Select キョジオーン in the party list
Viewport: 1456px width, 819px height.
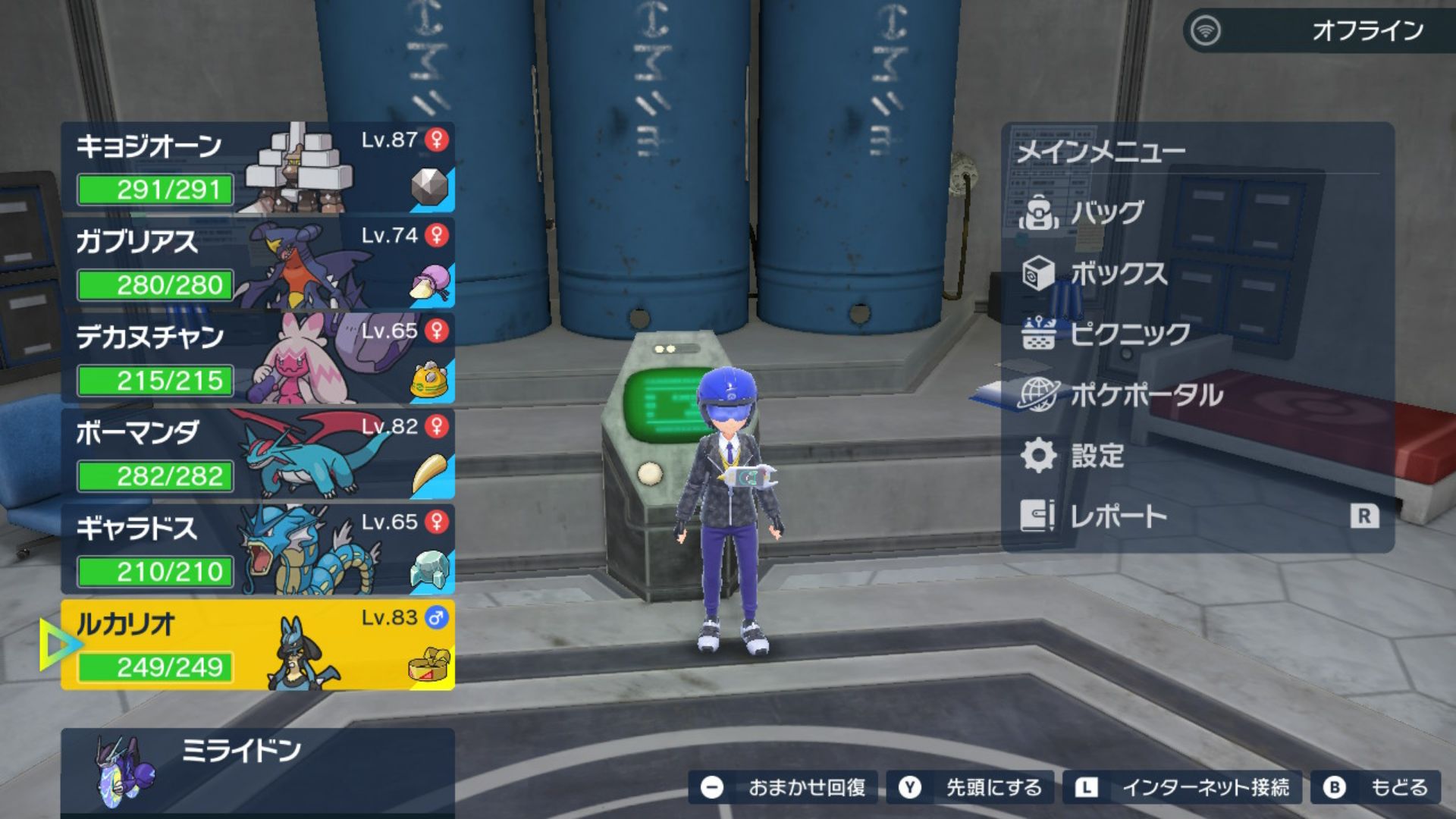pyautogui.click(x=258, y=168)
